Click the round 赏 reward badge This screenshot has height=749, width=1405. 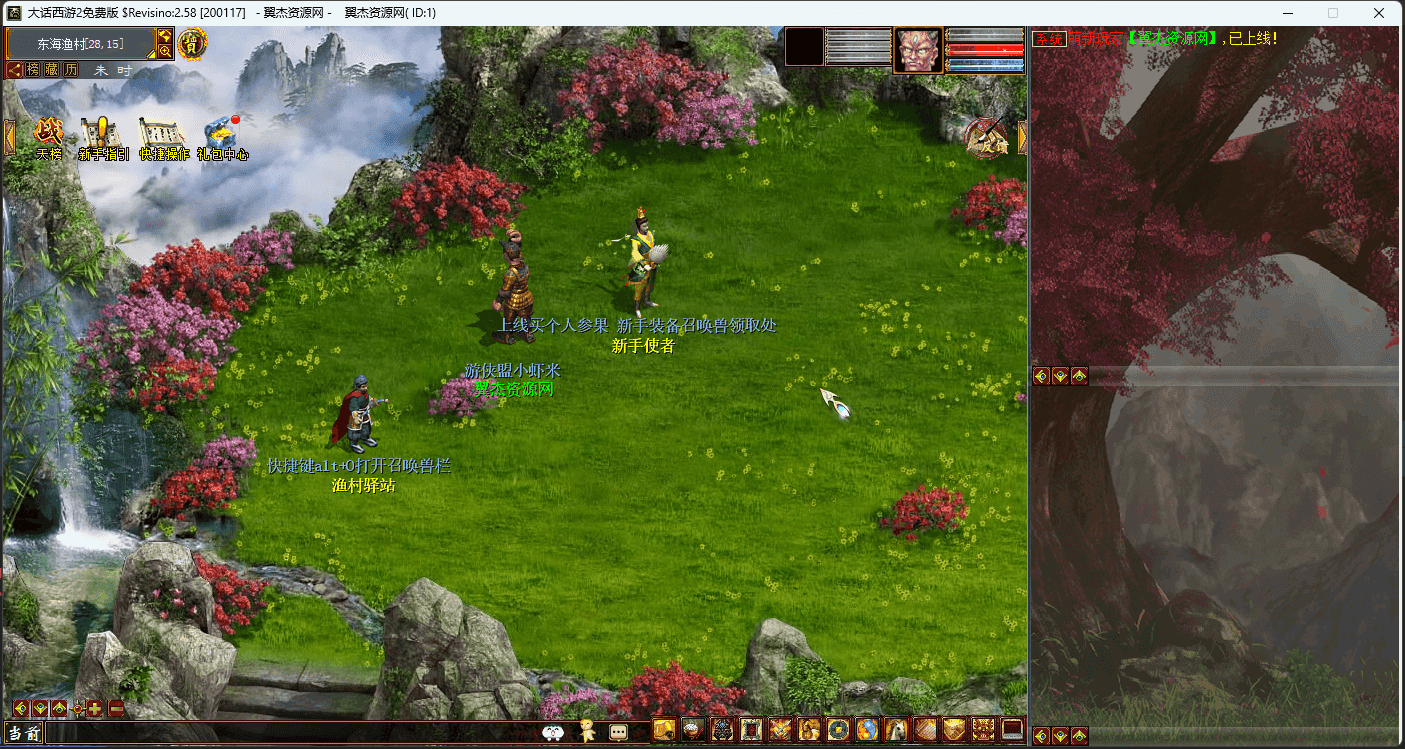click(x=192, y=44)
